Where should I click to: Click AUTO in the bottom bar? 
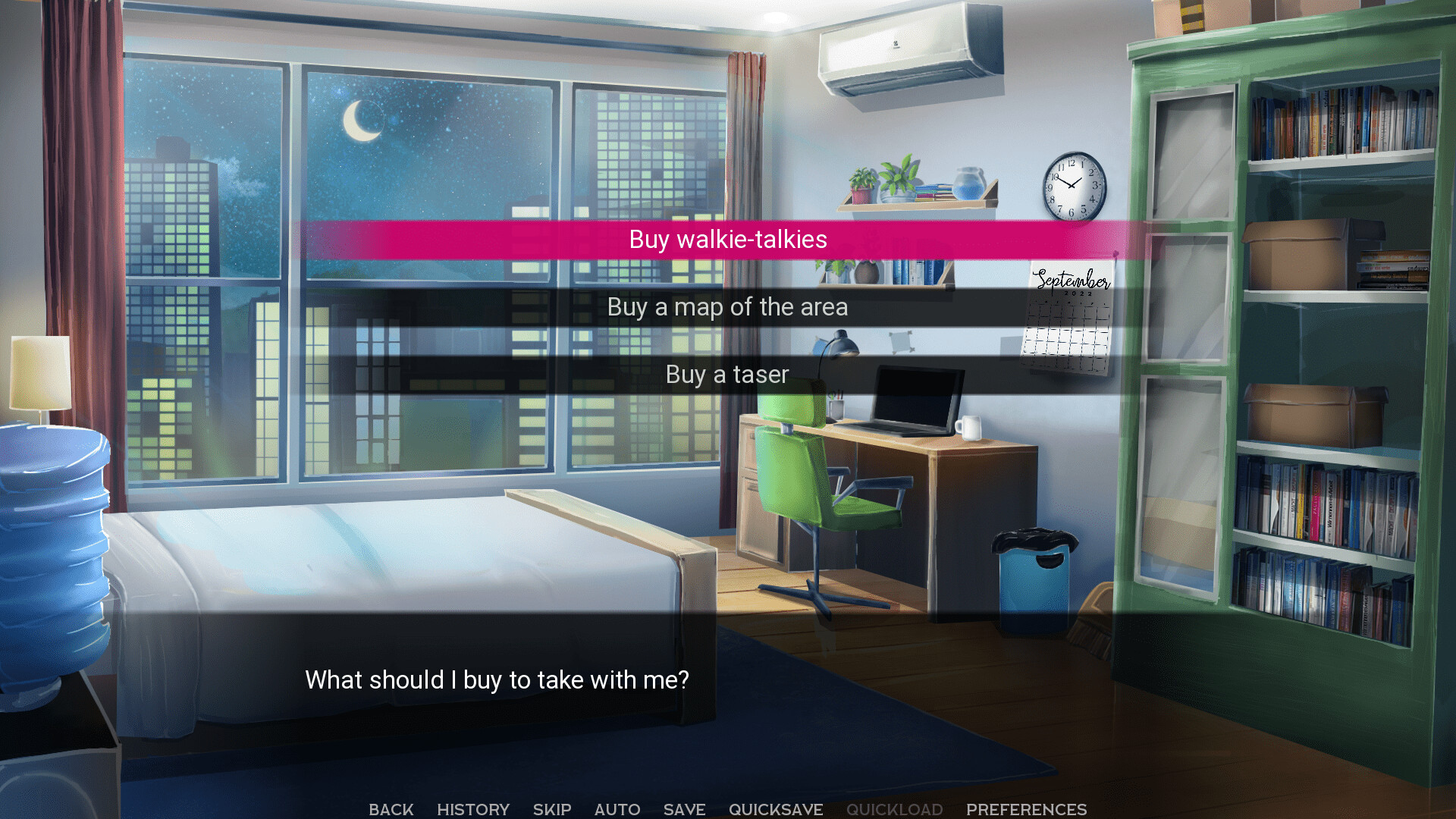pyautogui.click(x=617, y=809)
